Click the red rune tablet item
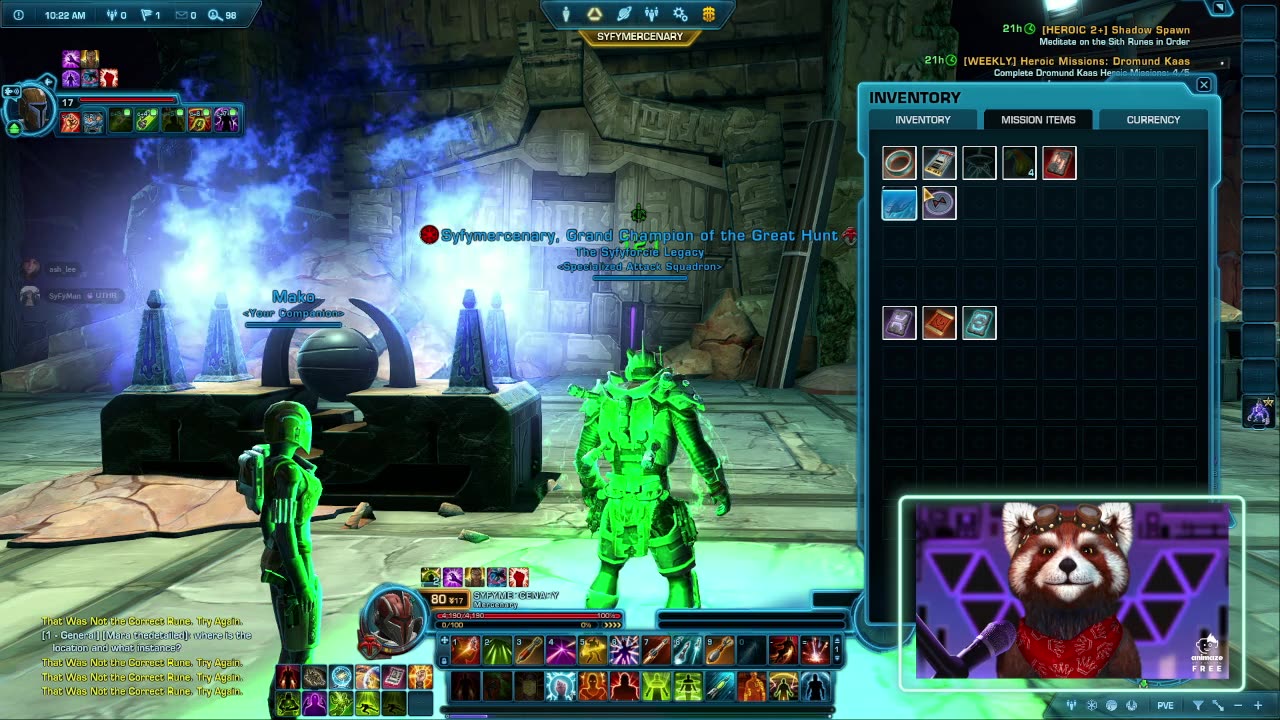1280x720 pixels. pos(1059,163)
